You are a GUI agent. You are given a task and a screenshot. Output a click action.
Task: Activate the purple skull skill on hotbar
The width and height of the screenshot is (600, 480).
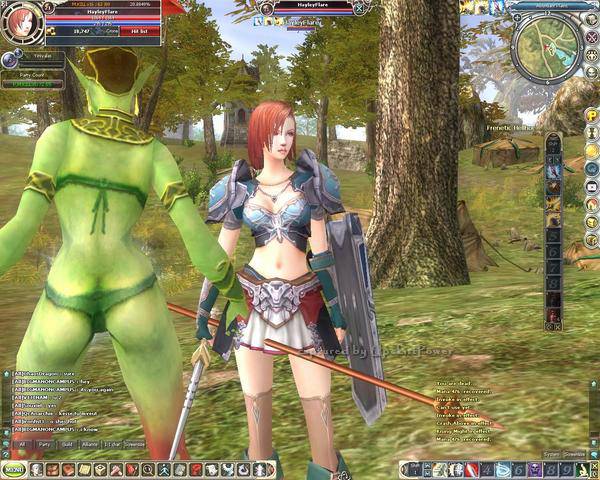[x=535, y=469]
